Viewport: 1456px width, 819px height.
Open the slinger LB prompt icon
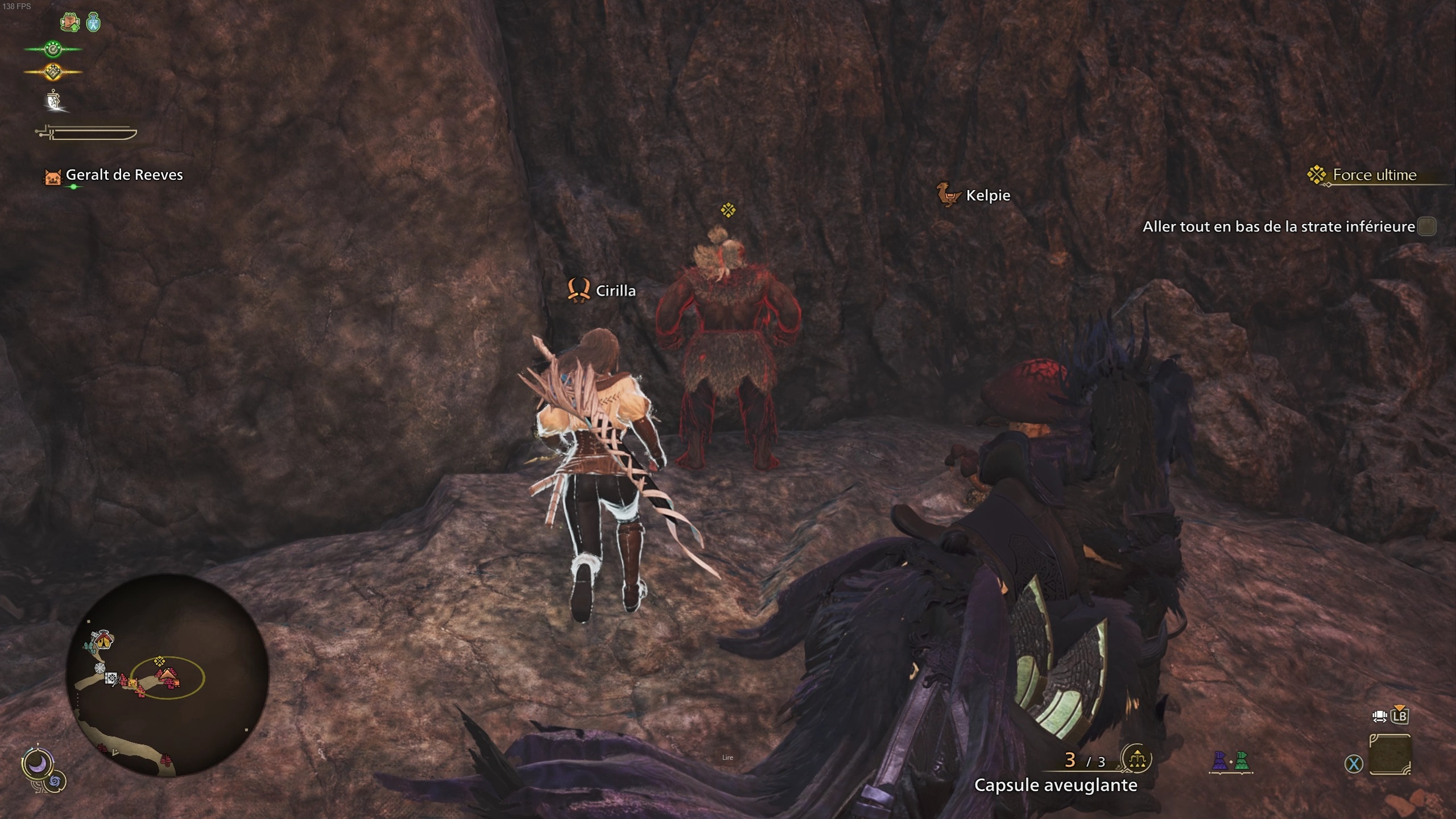(x=1399, y=717)
